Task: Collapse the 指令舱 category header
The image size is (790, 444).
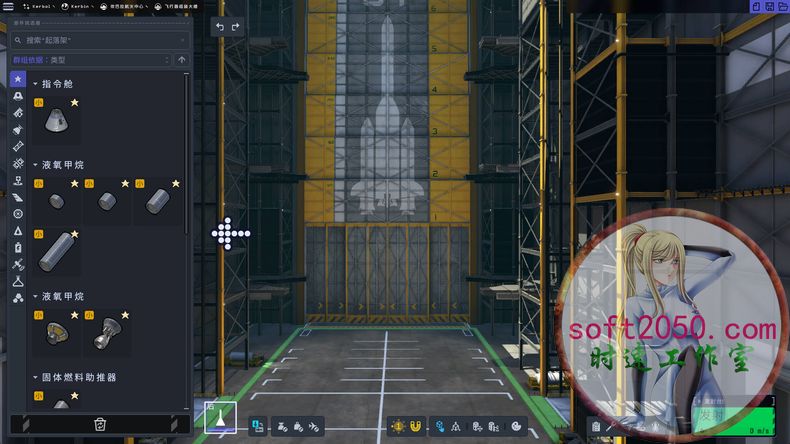Action: point(36,84)
